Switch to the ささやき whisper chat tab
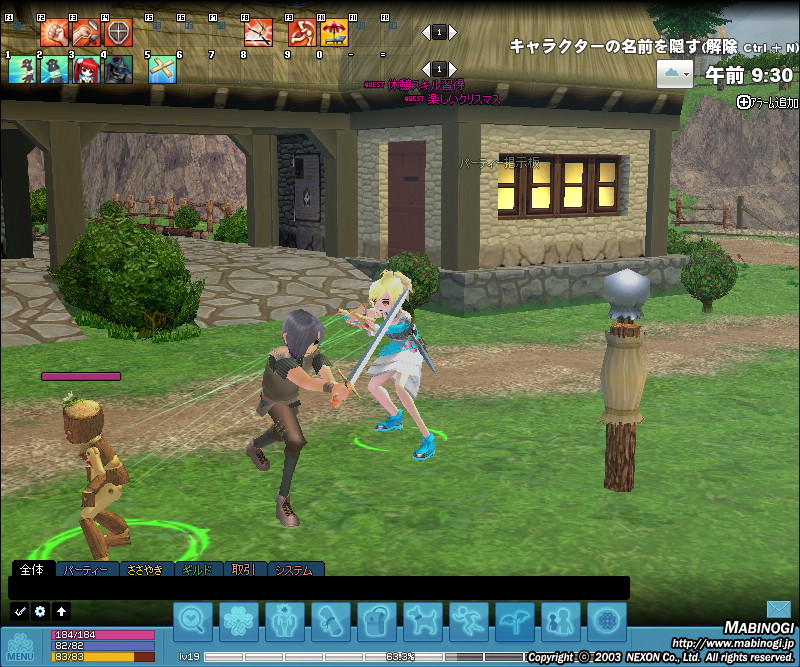 (x=144, y=570)
